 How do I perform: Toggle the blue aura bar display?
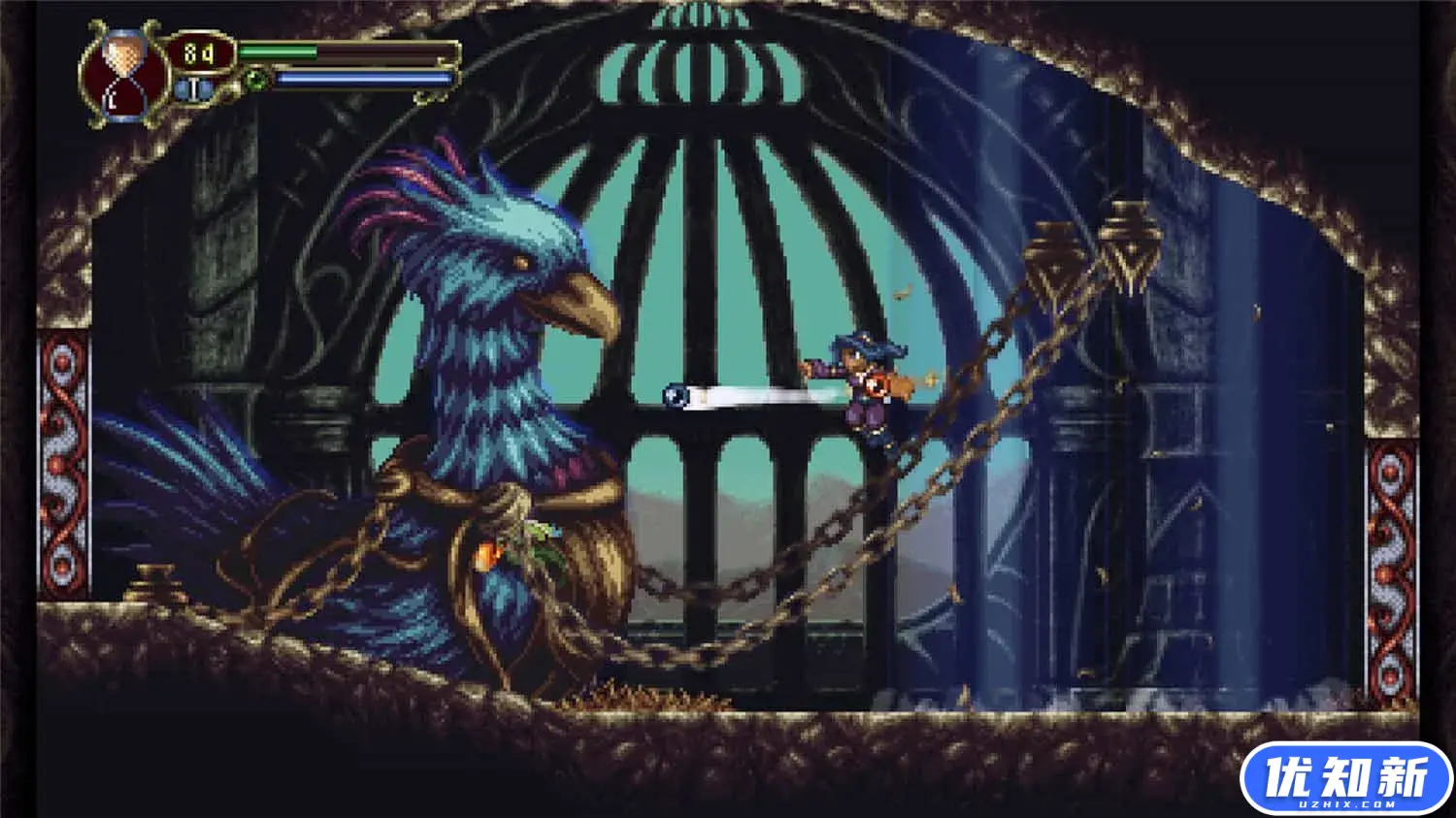point(359,77)
